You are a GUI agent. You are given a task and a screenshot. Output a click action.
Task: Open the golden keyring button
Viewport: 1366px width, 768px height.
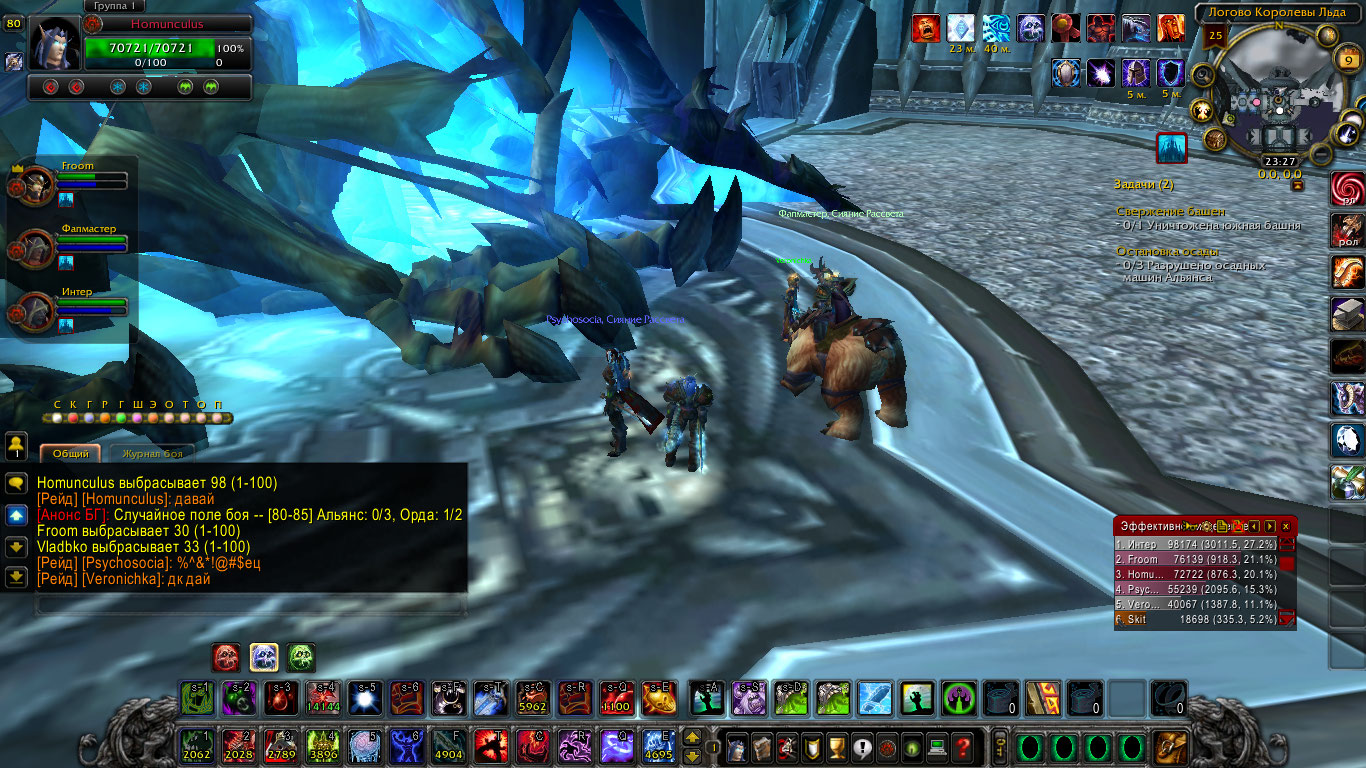tap(998, 746)
